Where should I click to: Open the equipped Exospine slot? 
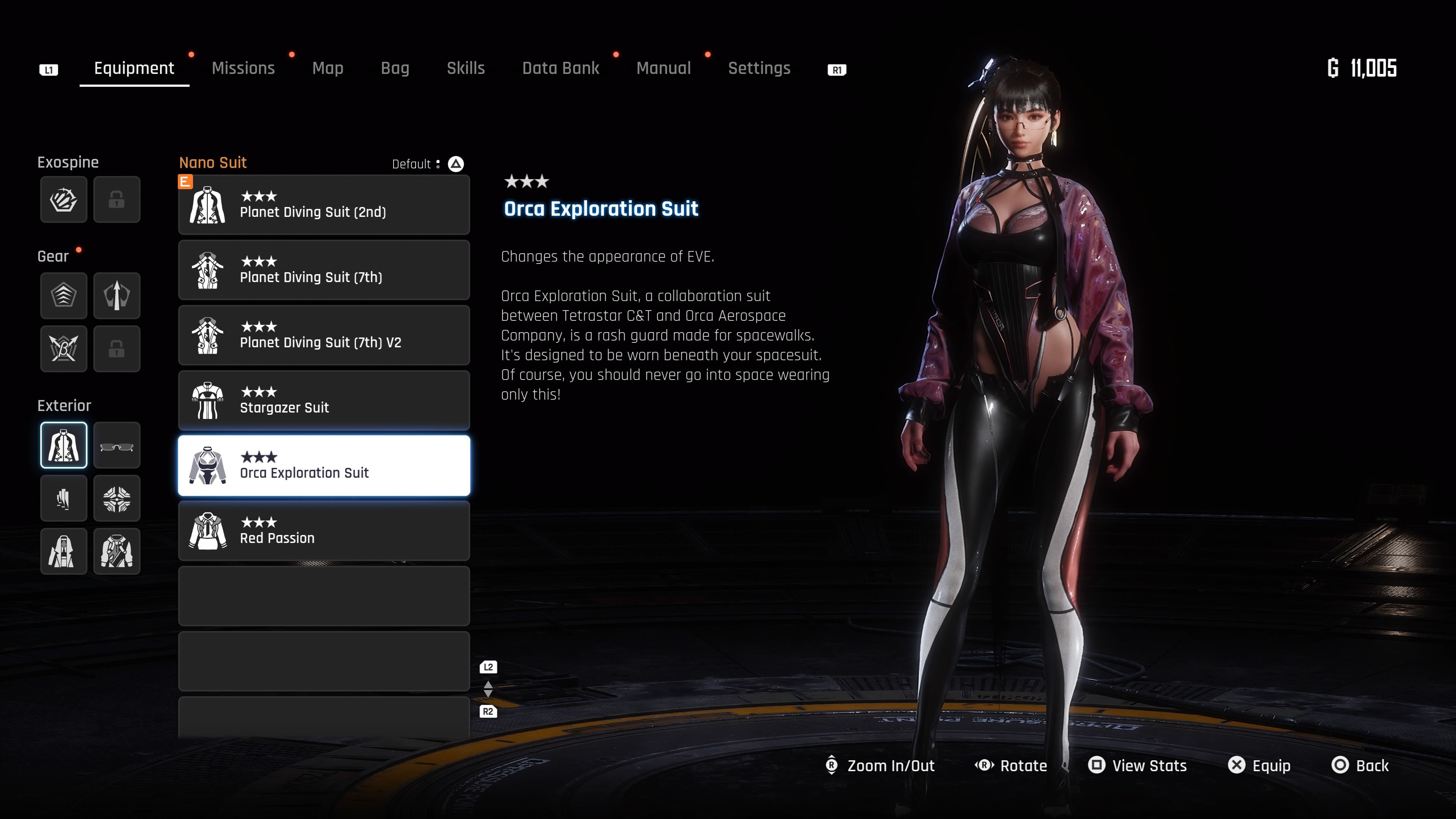pyautogui.click(x=64, y=199)
